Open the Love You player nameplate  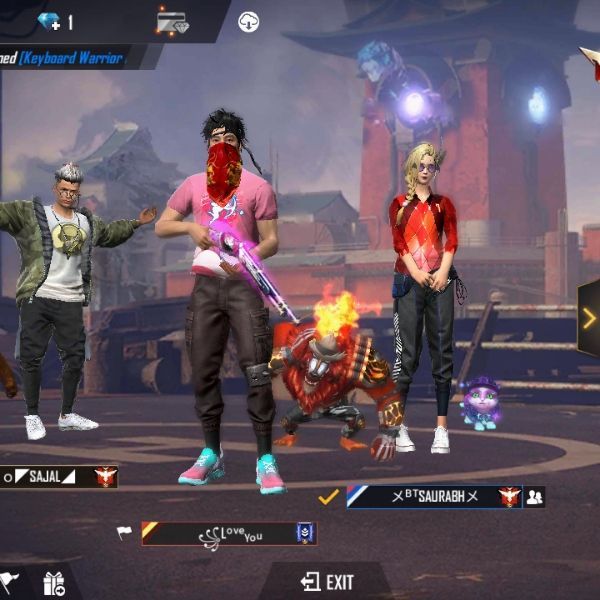[228, 534]
